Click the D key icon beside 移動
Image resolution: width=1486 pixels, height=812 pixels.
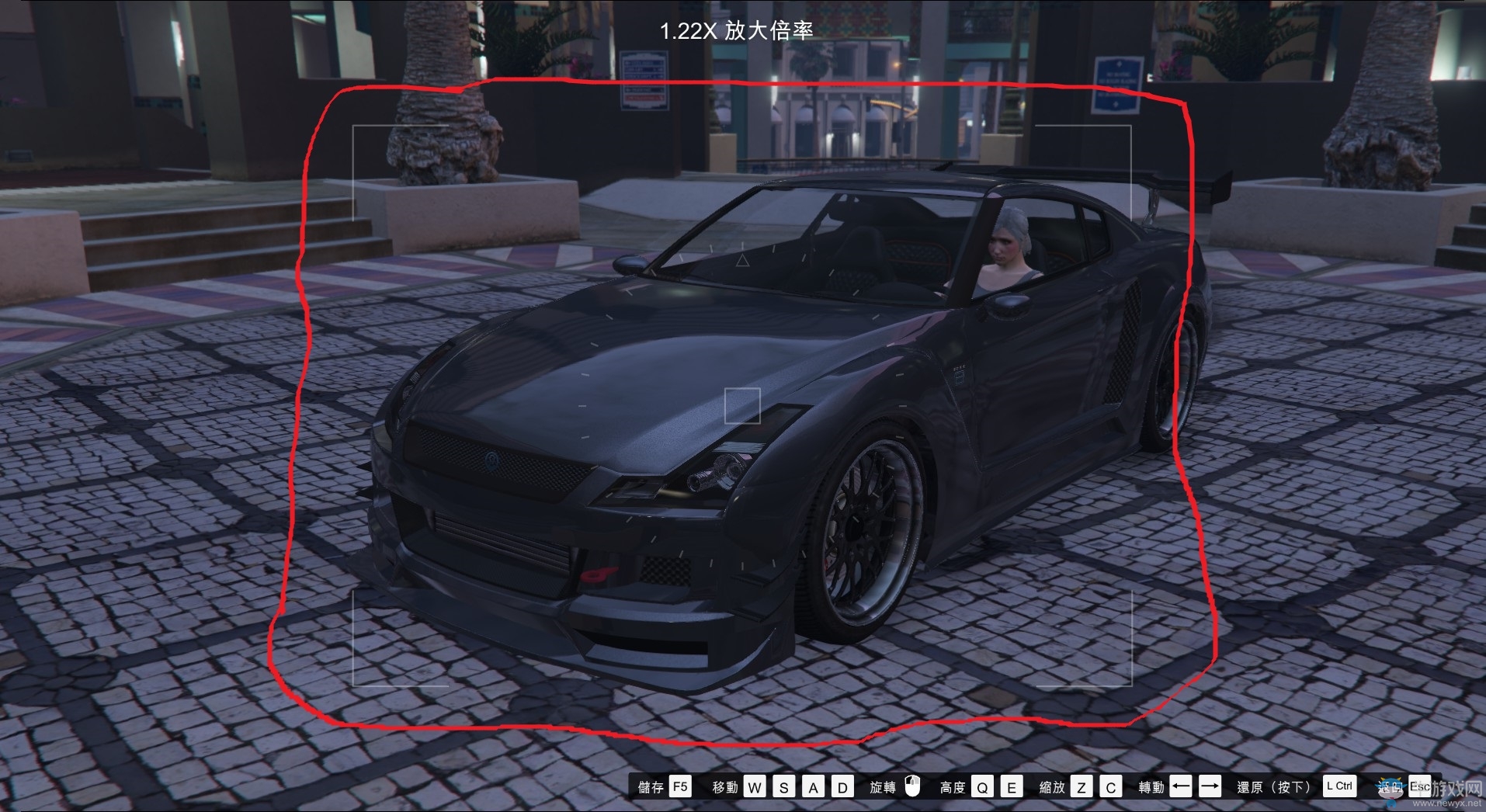pyautogui.click(x=842, y=786)
